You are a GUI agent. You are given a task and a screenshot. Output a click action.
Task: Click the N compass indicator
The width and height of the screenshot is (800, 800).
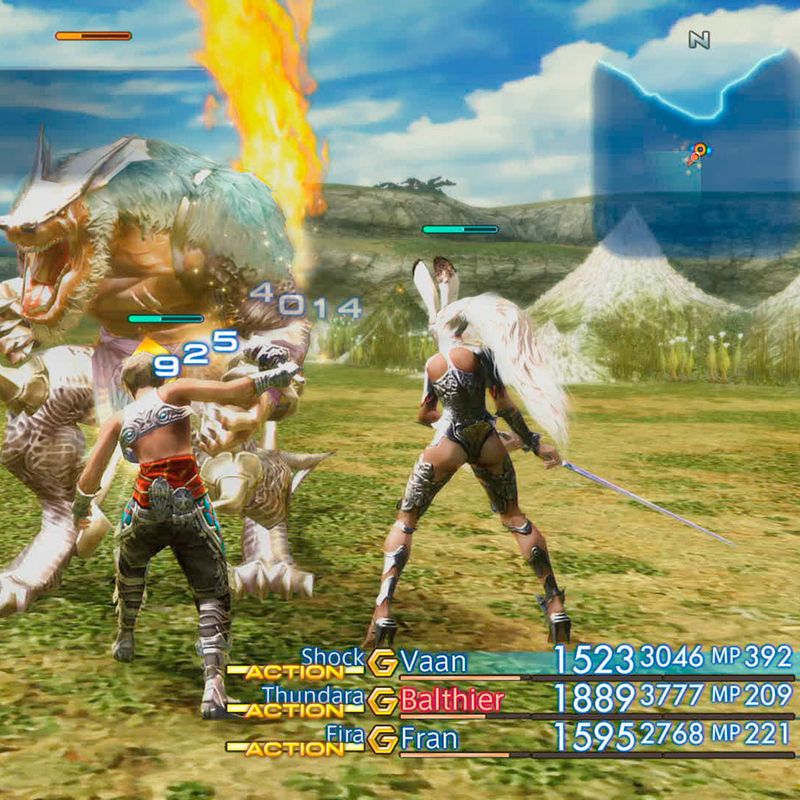click(x=699, y=40)
